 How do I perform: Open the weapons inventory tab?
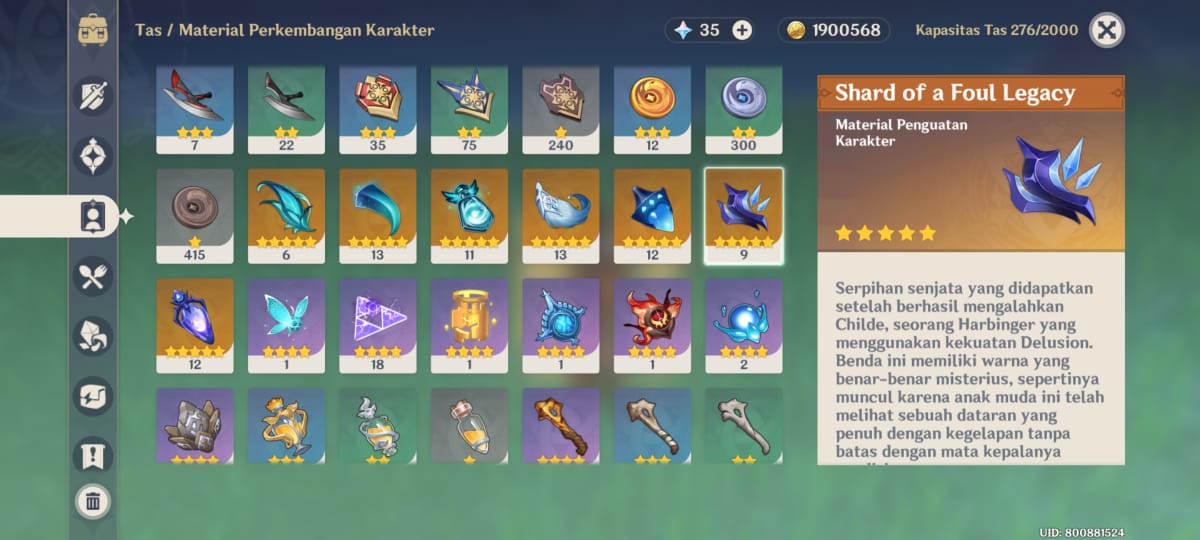93,96
